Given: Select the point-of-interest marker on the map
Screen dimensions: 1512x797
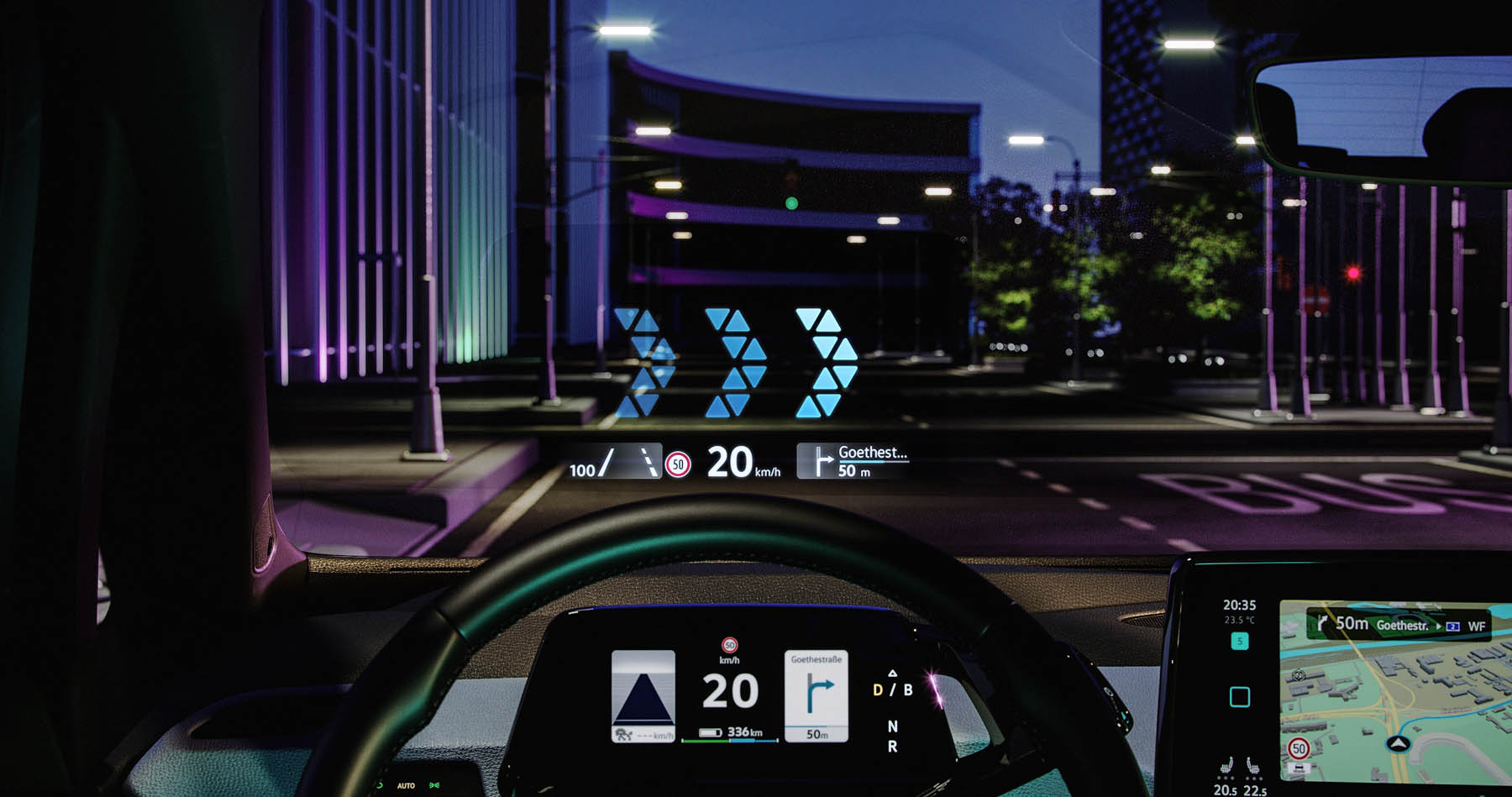Looking at the screenshot, I should tap(1299, 675).
